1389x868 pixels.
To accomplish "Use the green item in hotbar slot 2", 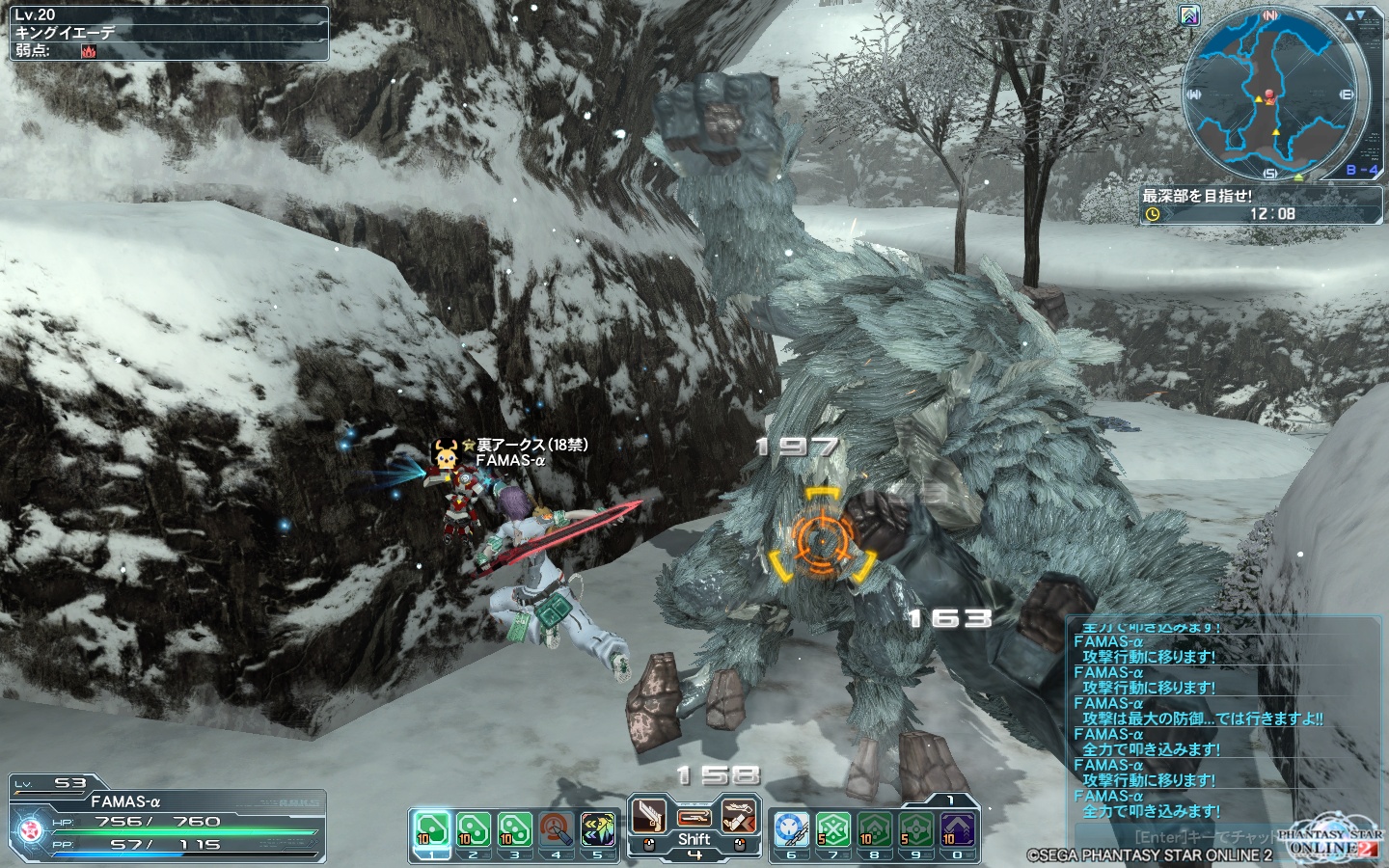I will click(x=473, y=829).
